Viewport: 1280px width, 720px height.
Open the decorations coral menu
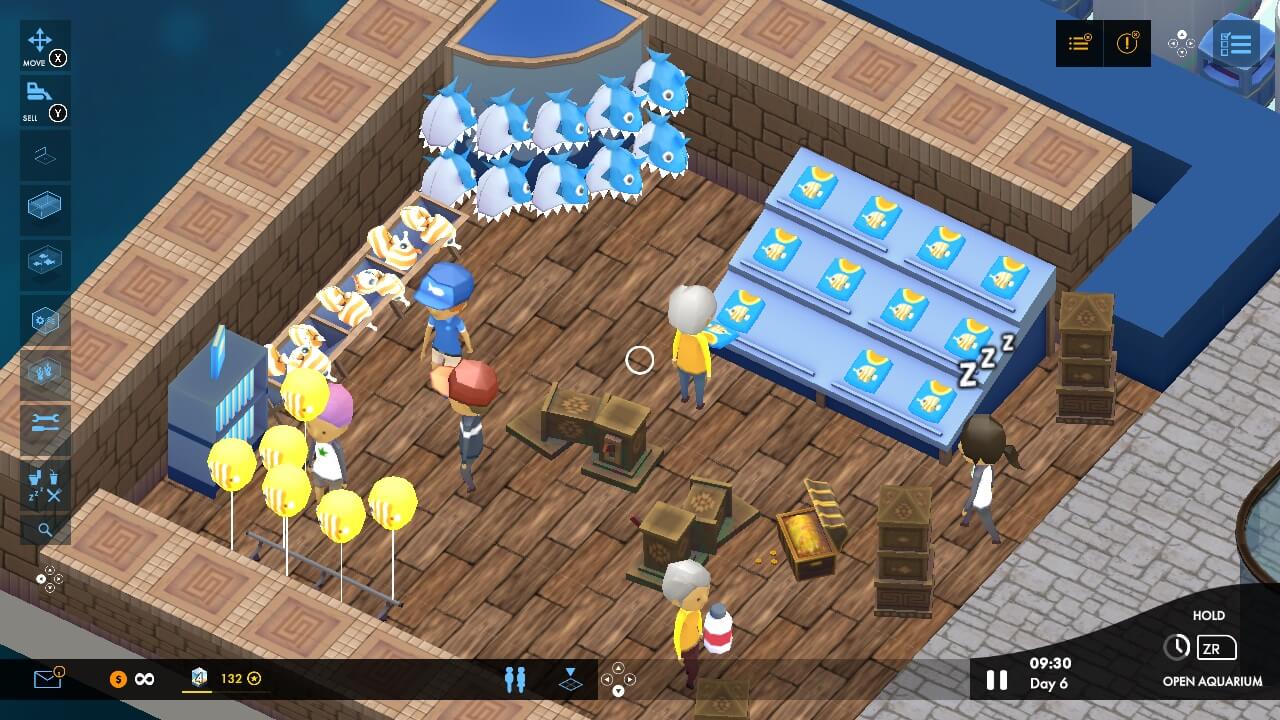[x=44, y=371]
